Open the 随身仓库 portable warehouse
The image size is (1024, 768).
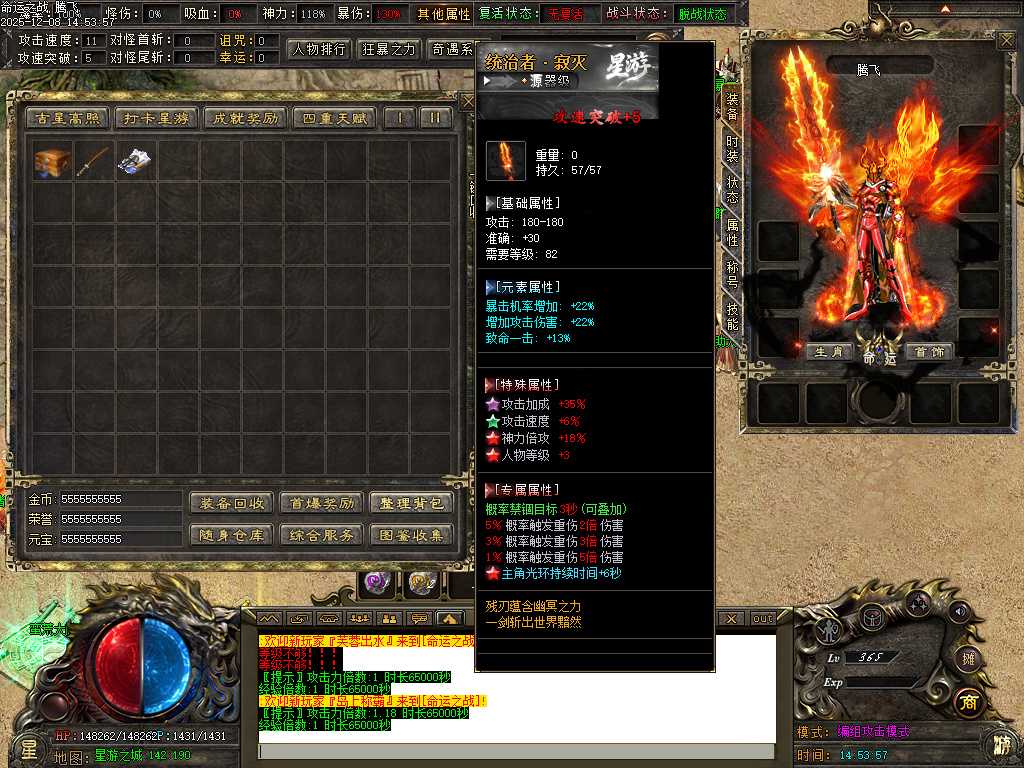[231, 535]
